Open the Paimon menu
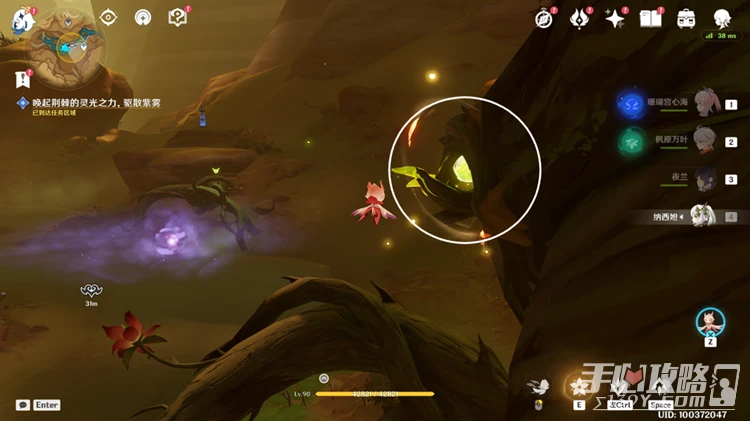The image size is (750, 421). pyautogui.click(x=22, y=19)
